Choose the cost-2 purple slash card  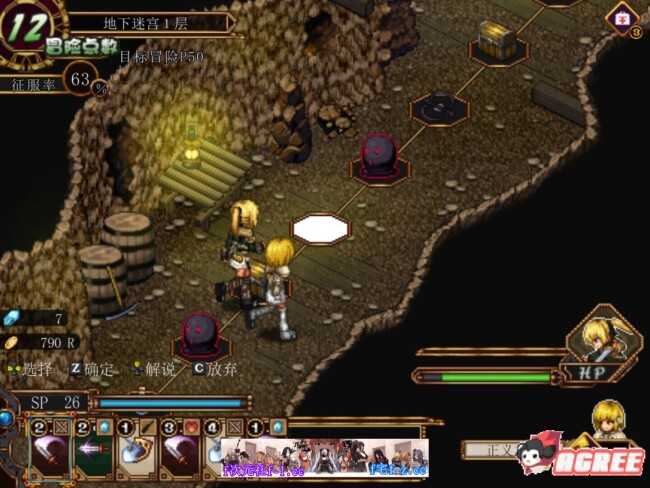(x=49, y=456)
